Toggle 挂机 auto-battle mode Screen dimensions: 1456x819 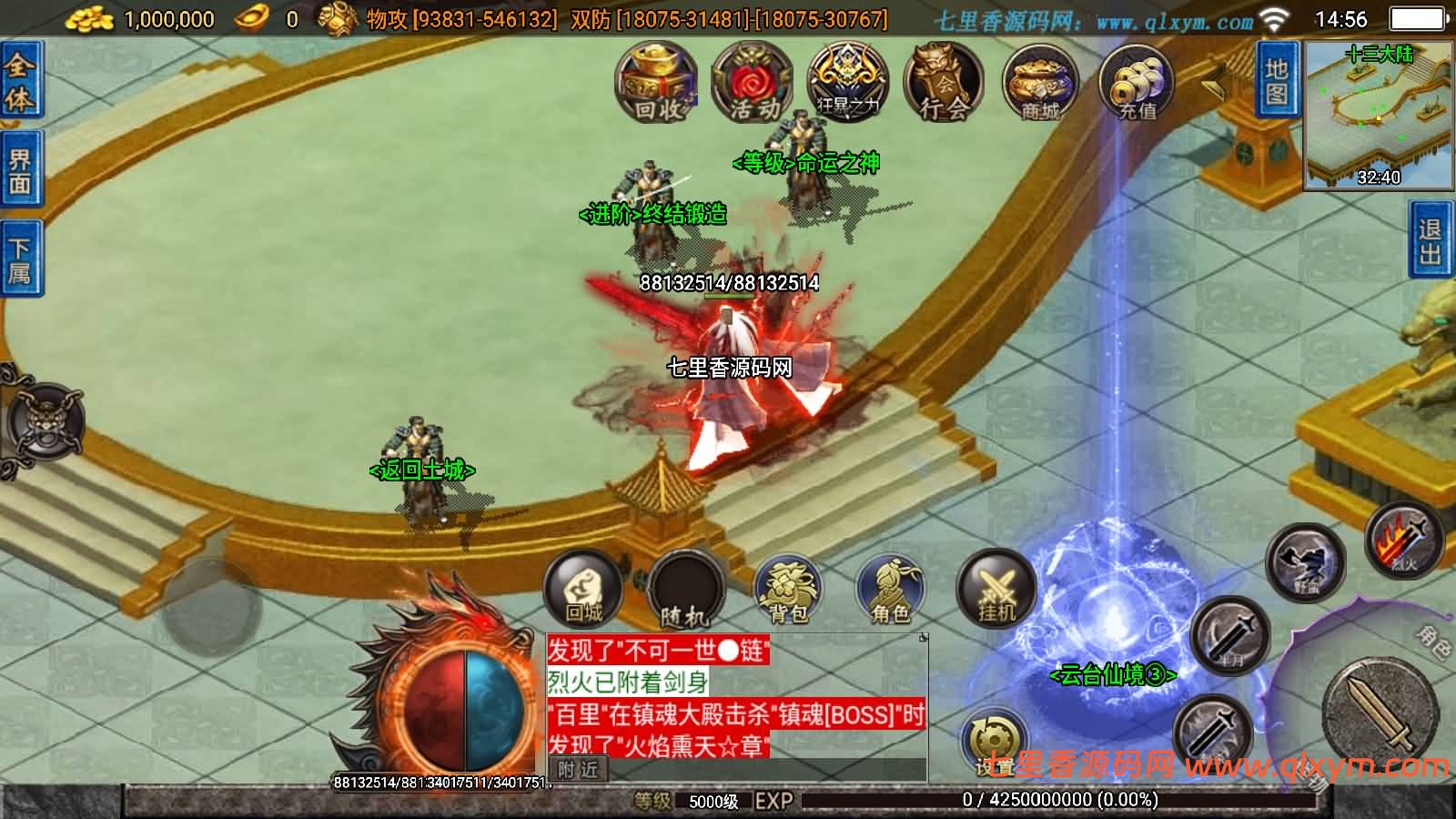996,591
